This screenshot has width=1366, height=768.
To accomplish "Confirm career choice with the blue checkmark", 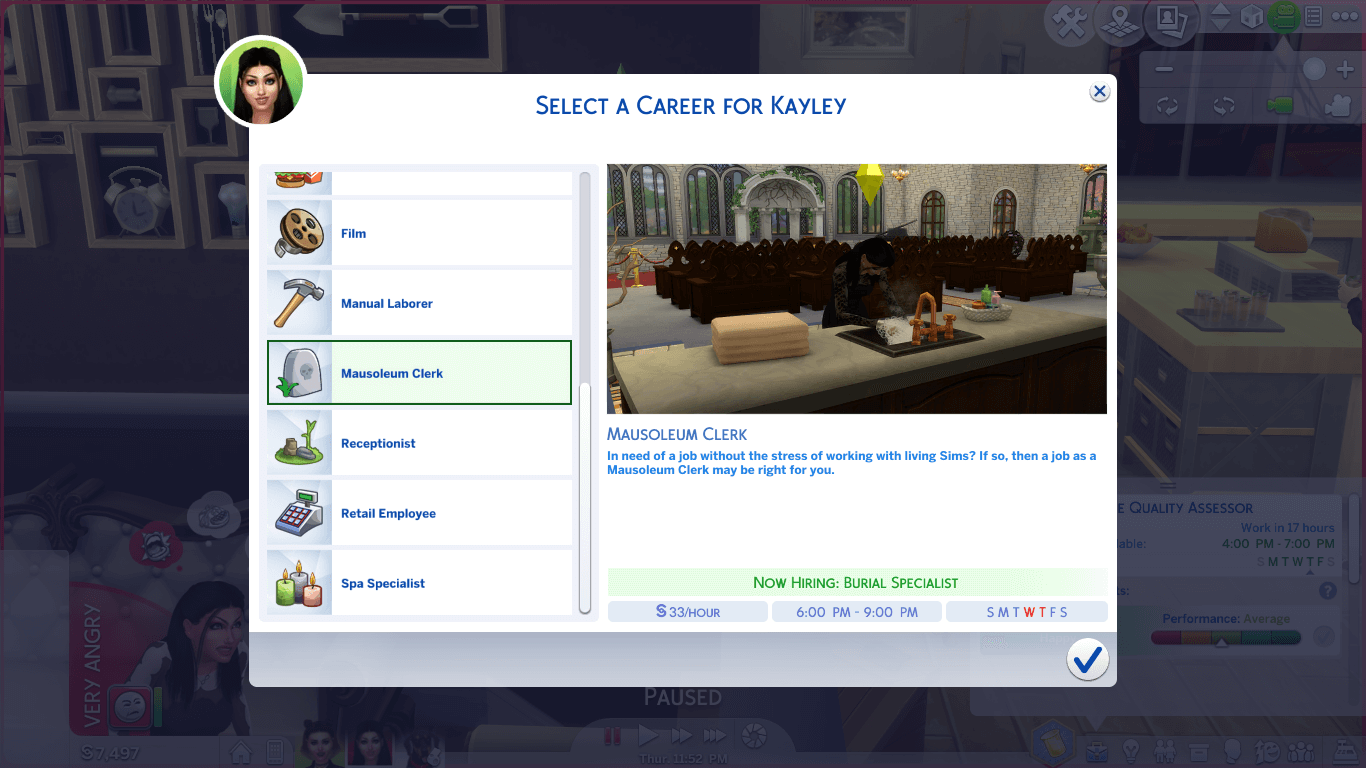I will (x=1088, y=659).
